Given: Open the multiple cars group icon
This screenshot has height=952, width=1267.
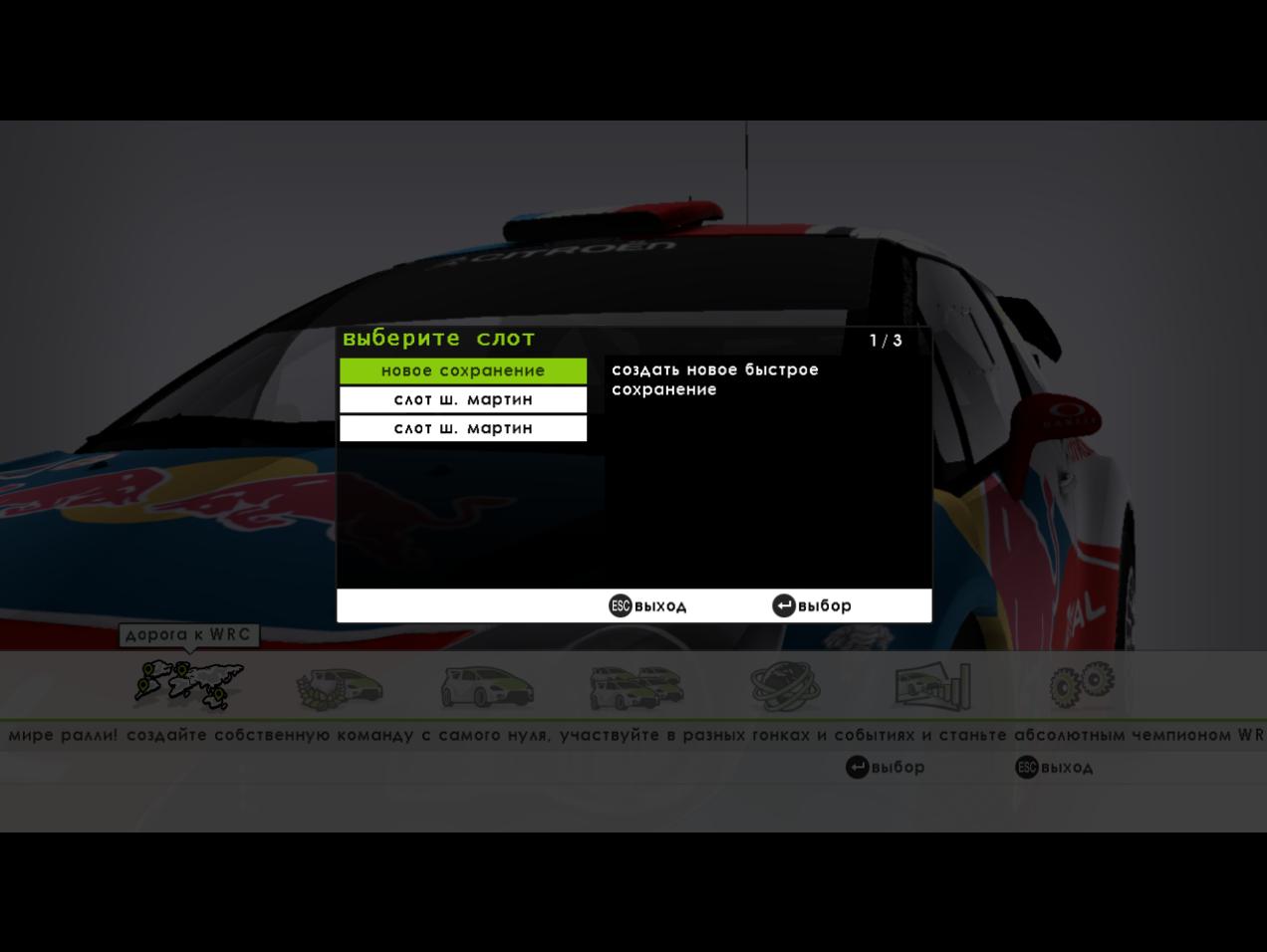Looking at the screenshot, I should 635,687.
